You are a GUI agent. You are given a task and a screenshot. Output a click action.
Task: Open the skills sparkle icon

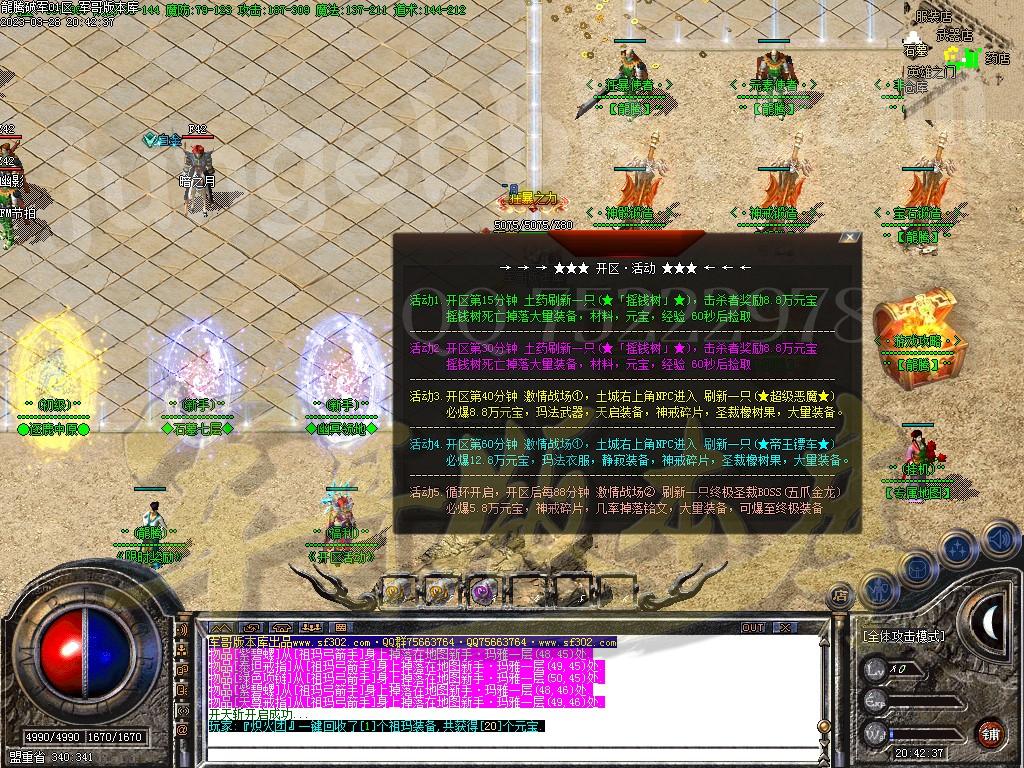[956, 548]
